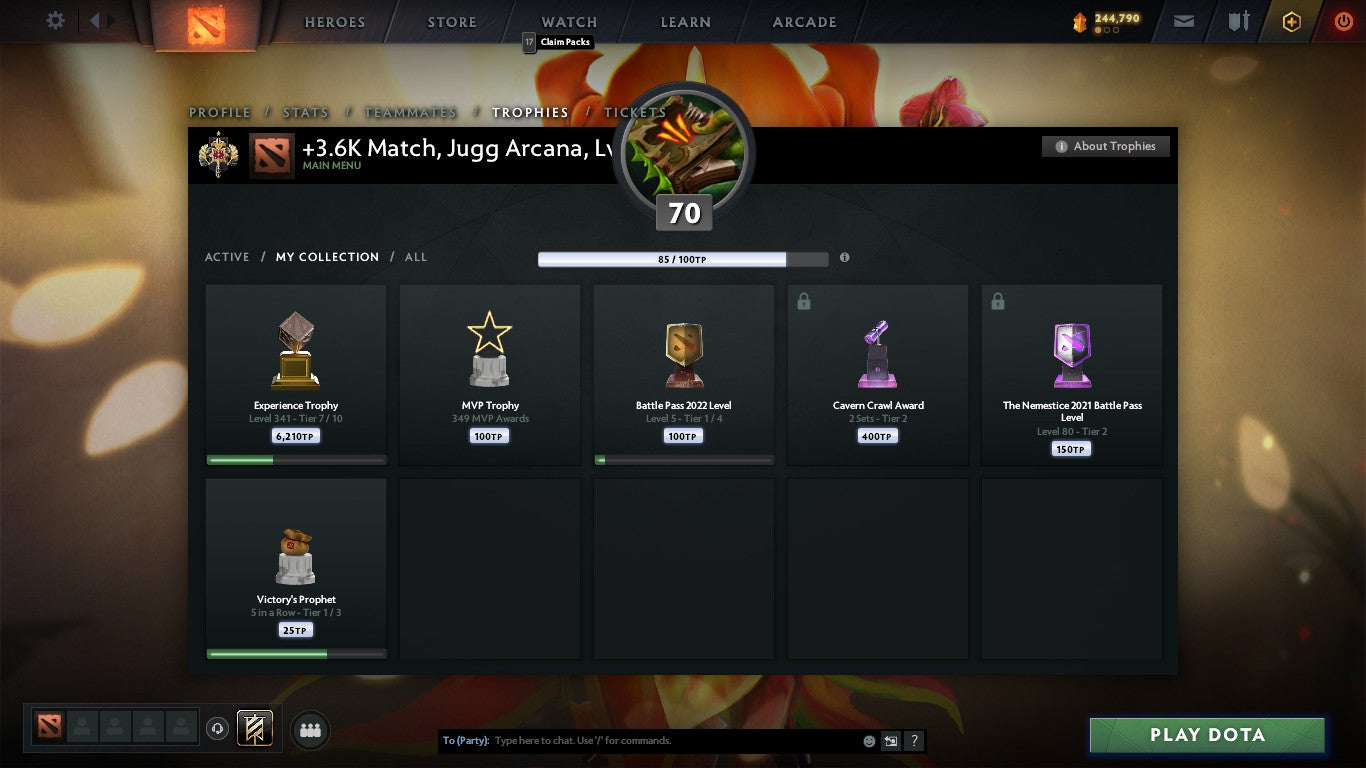The width and height of the screenshot is (1366, 768).
Task: Click the chat channel switch icon beside the smiley
Action: click(x=890, y=741)
